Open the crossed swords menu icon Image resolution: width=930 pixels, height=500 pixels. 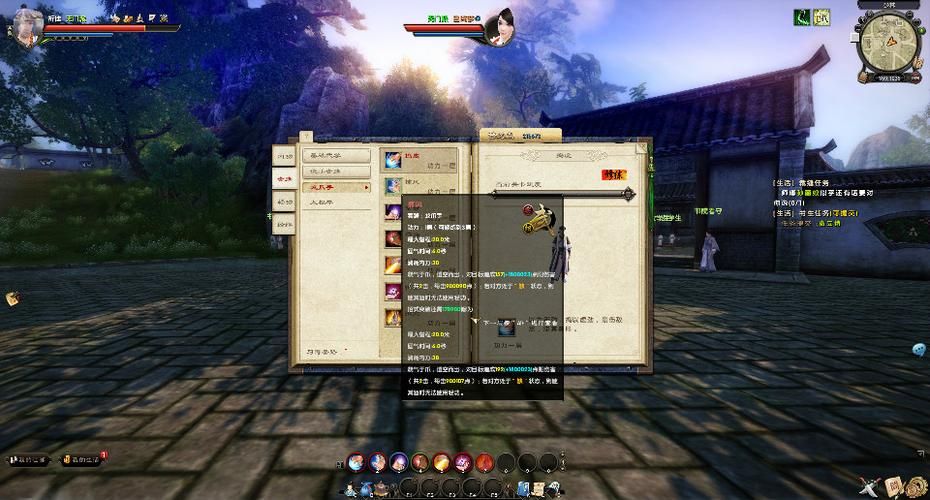pos(870,486)
